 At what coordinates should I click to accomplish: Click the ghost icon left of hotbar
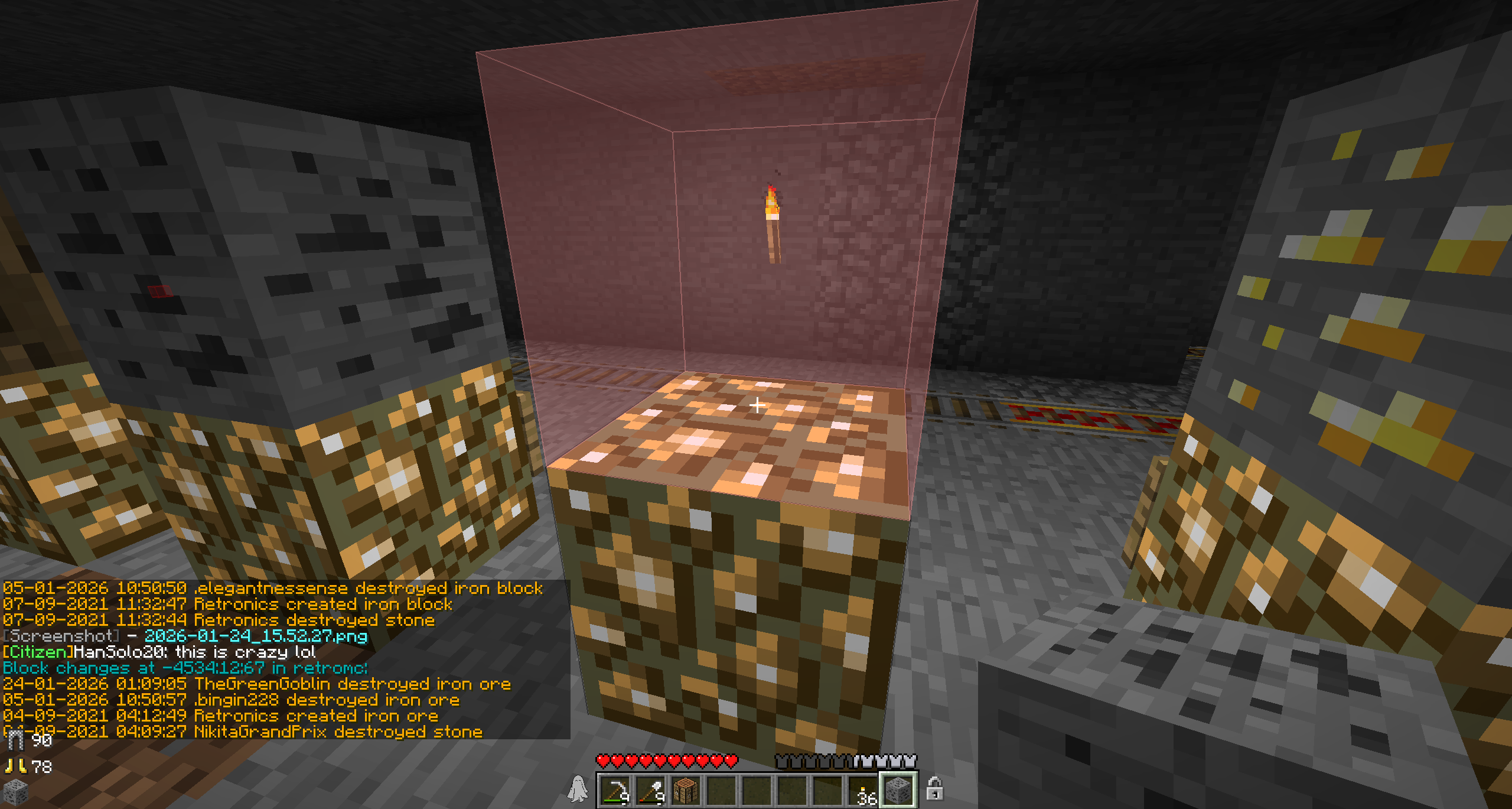[x=577, y=789]
